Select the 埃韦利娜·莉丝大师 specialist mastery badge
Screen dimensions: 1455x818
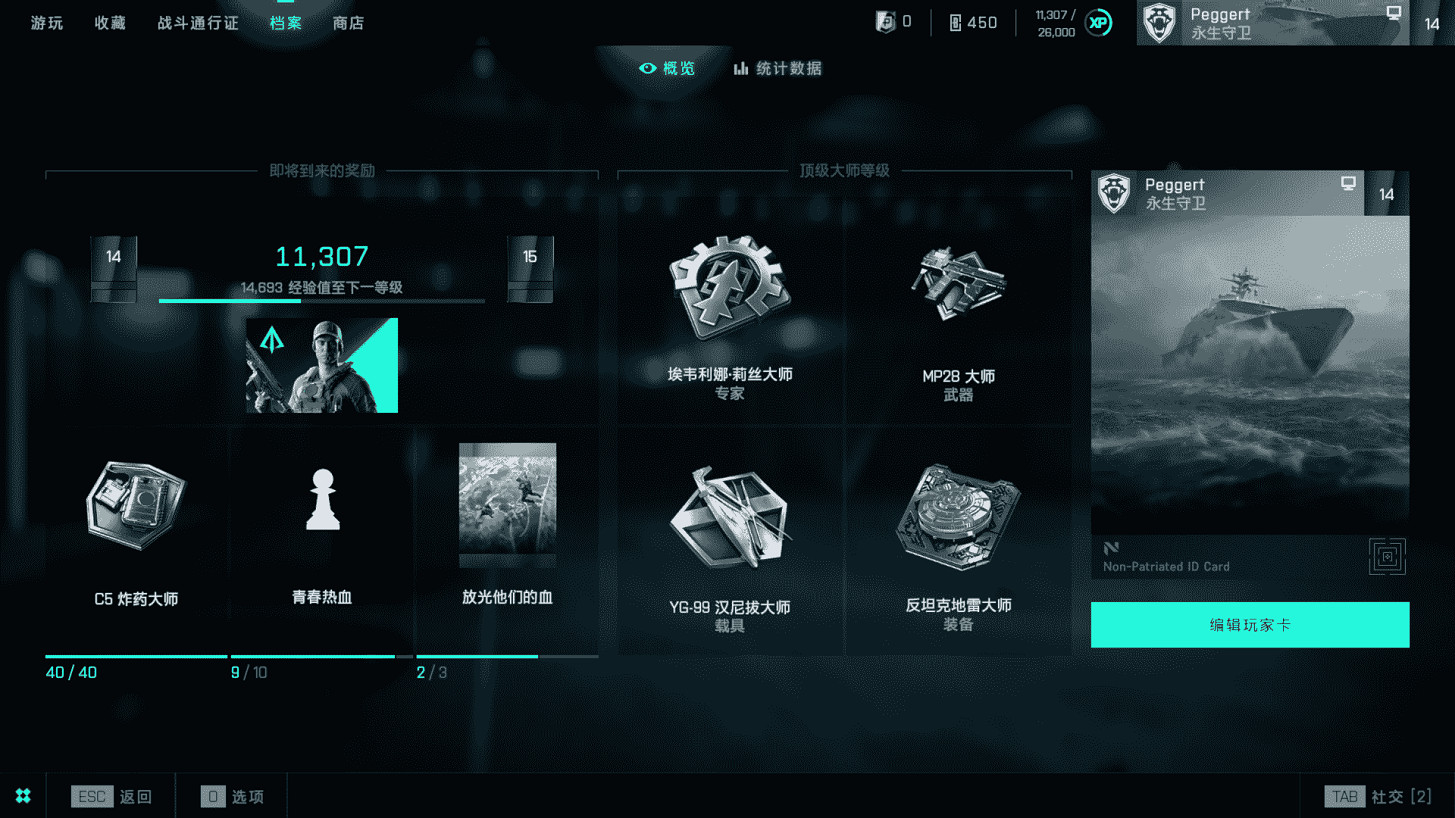pos(729,290)
